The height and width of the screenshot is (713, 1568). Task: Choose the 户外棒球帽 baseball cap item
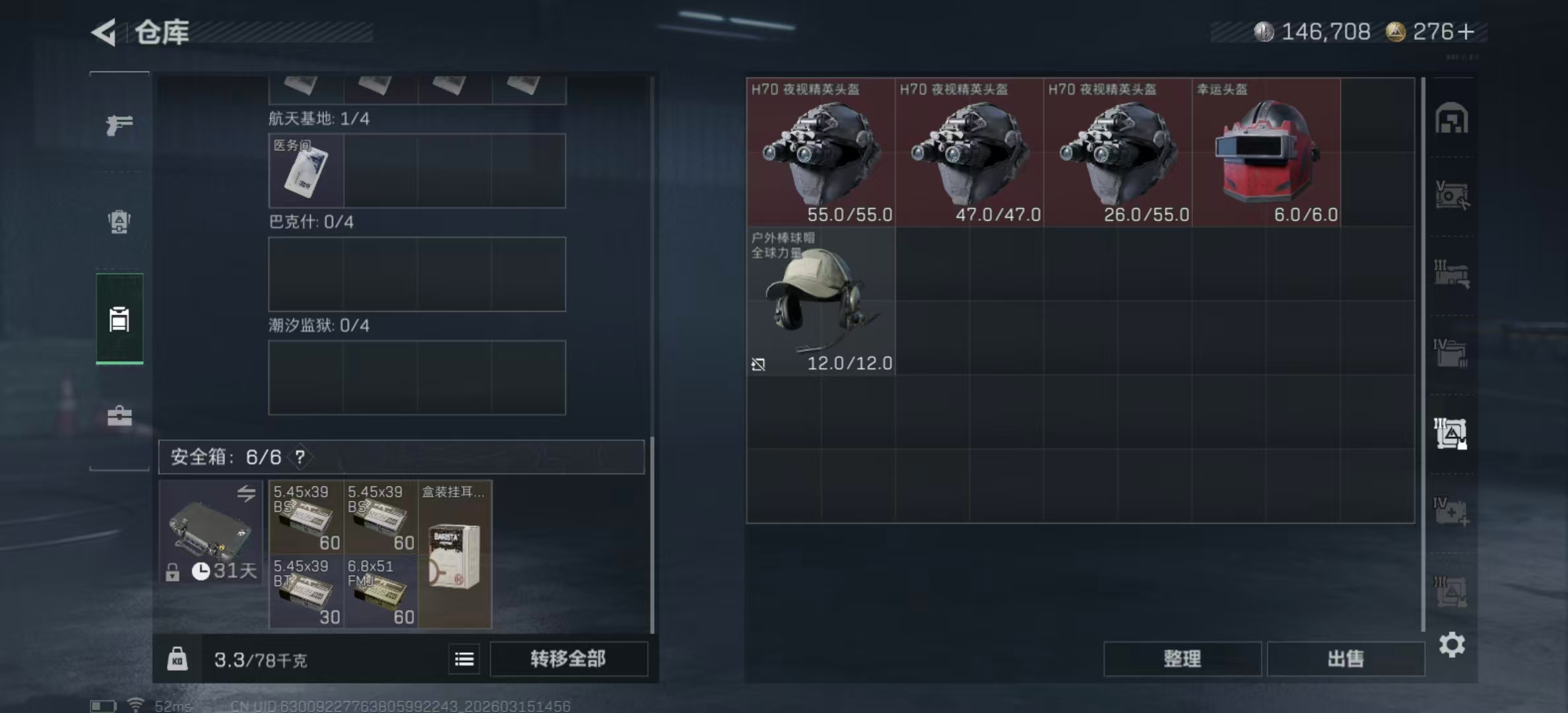[820, 301]
